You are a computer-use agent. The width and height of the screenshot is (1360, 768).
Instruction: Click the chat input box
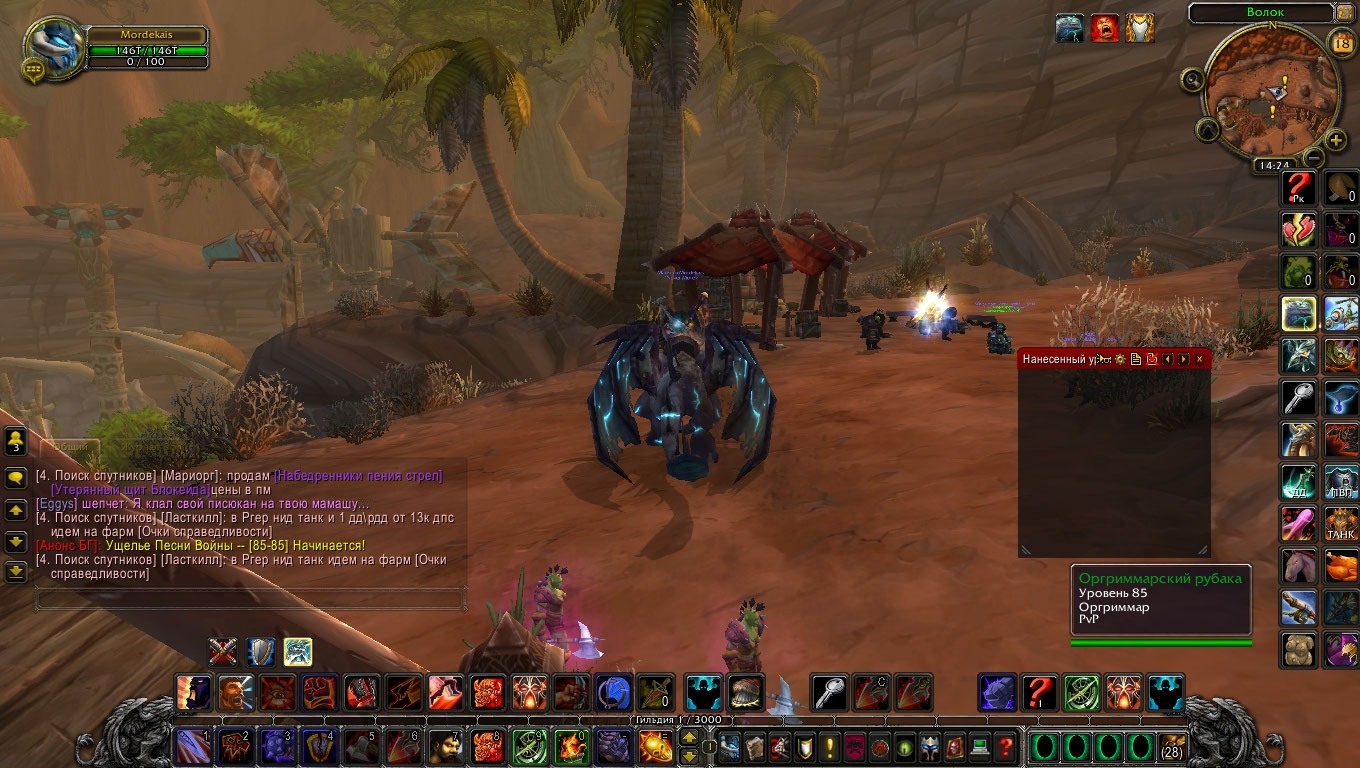[x=250, y=600]
